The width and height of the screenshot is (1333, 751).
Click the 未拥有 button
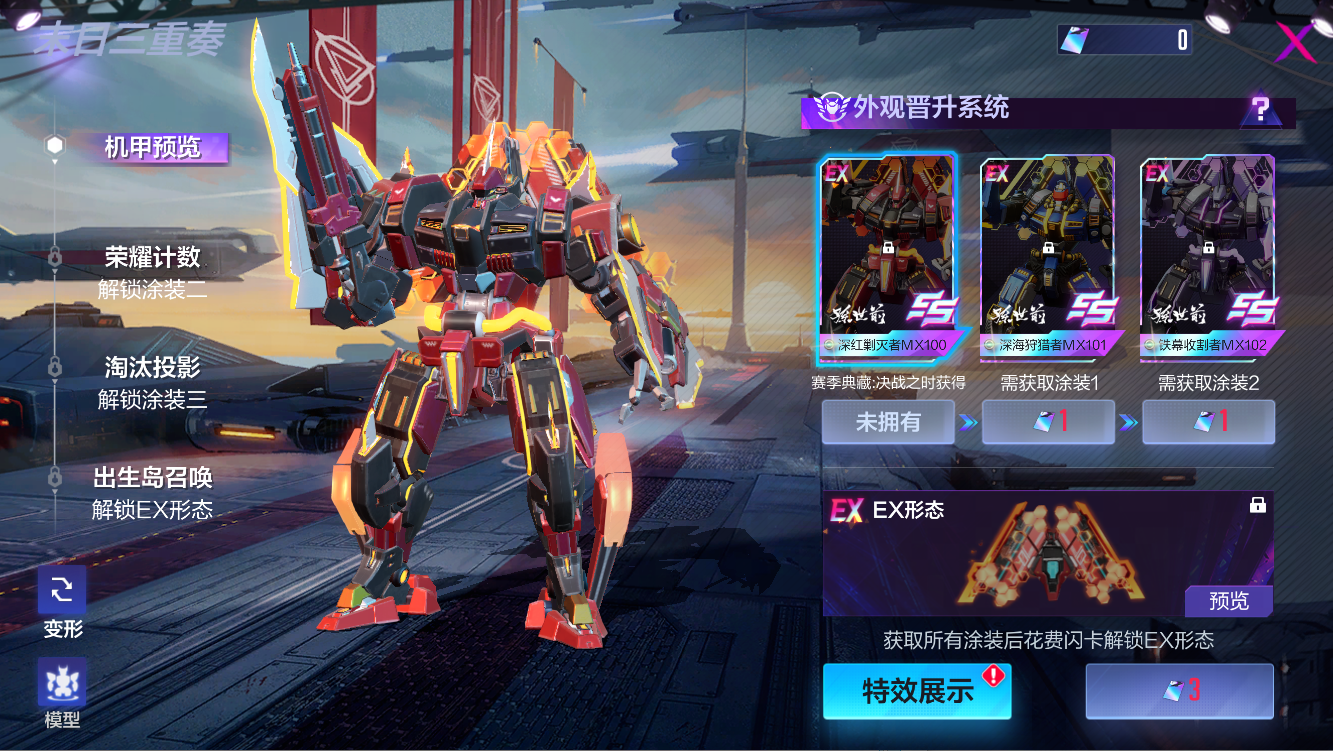click(888, 422)
